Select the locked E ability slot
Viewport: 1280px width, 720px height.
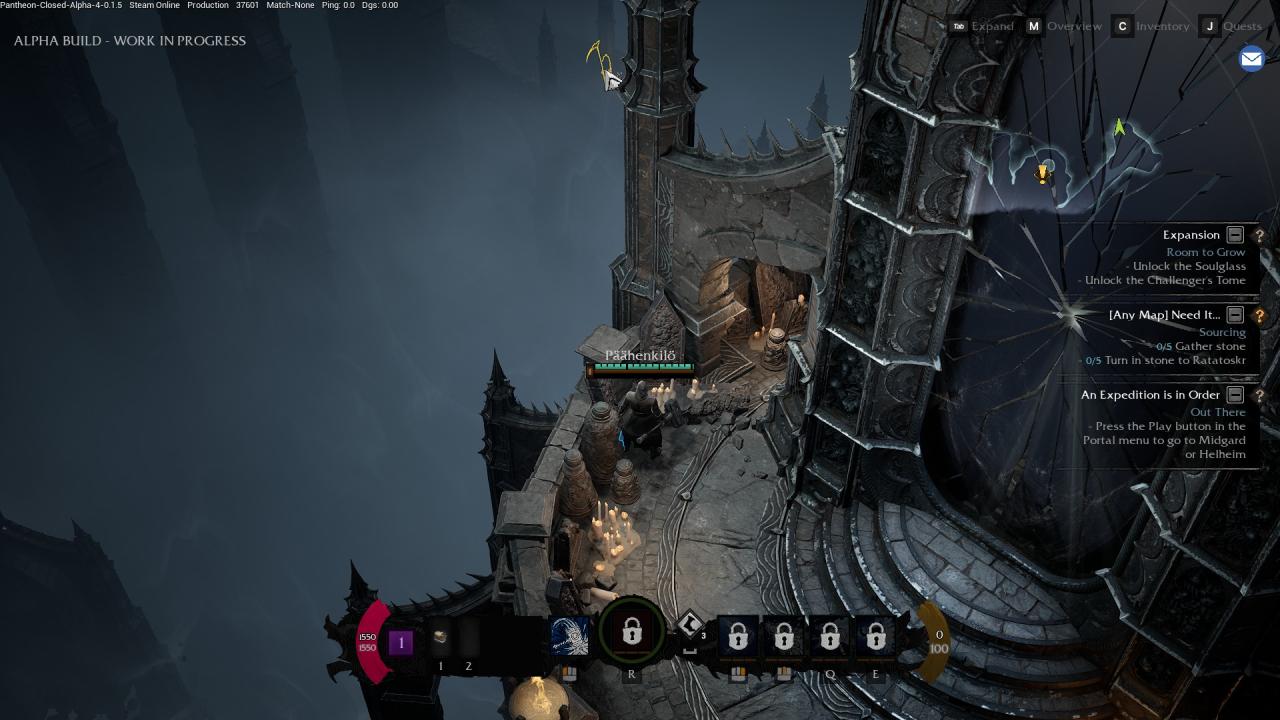click(876, 636)
